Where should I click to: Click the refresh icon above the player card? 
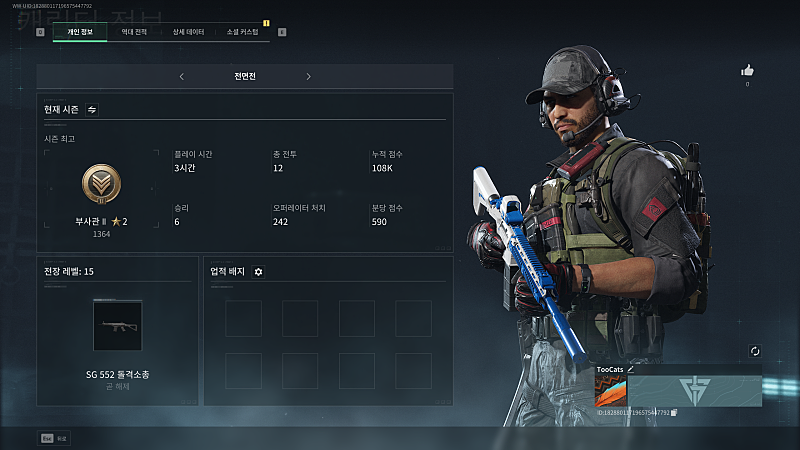[755, 351]
